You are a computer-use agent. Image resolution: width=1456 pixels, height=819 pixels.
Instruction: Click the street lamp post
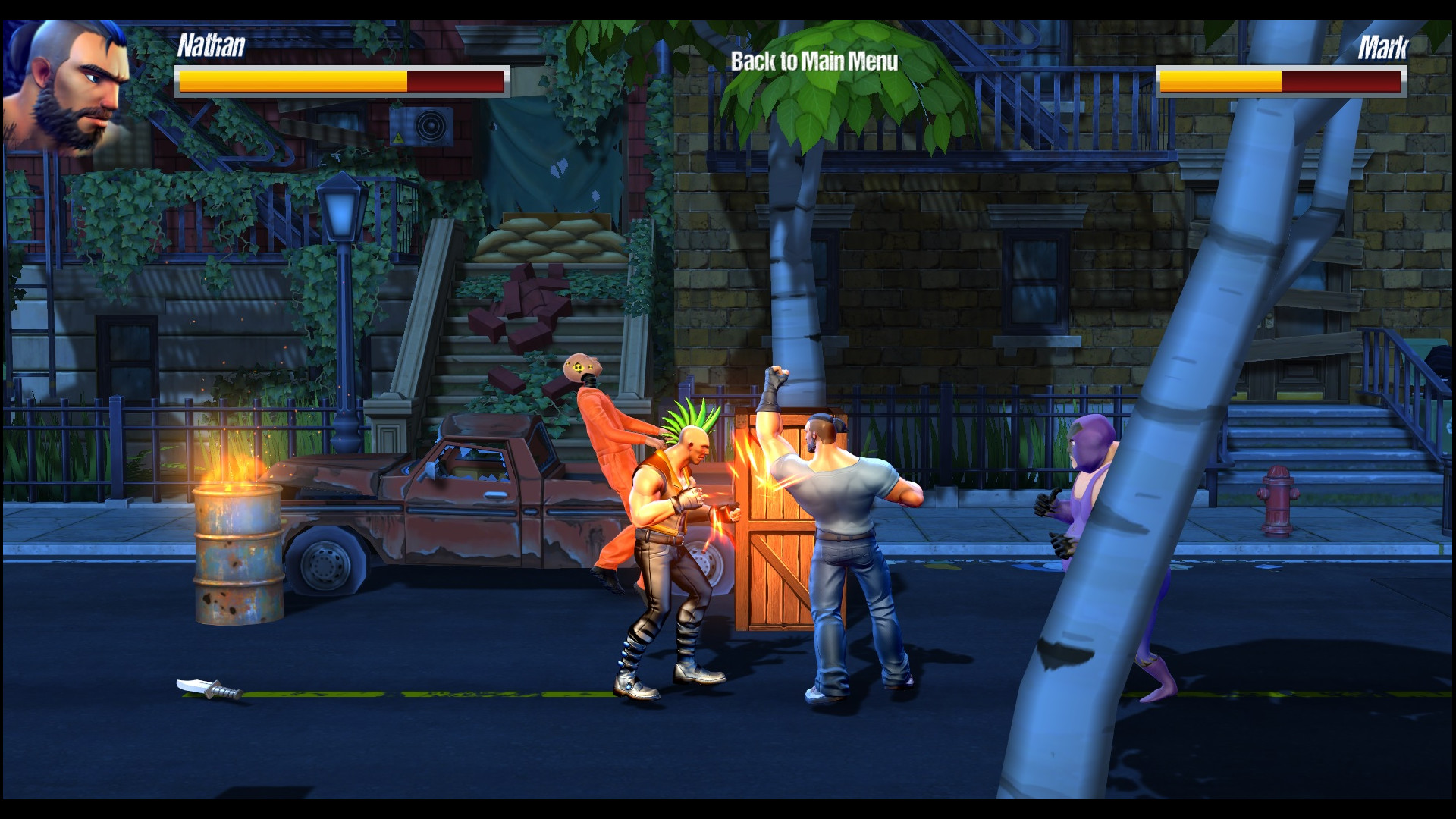341,303
